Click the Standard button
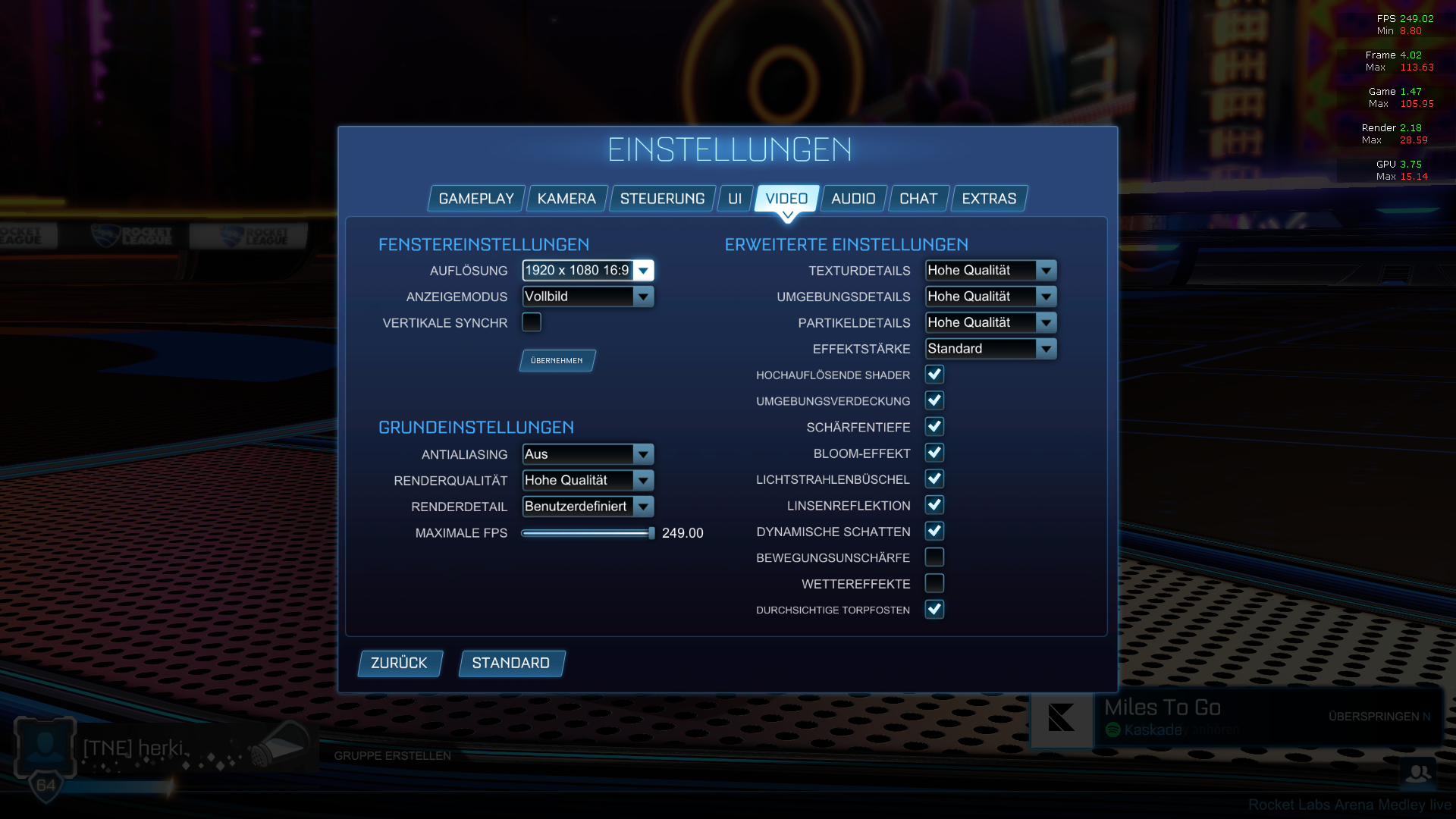1456x819 pixels. point(511,663)
